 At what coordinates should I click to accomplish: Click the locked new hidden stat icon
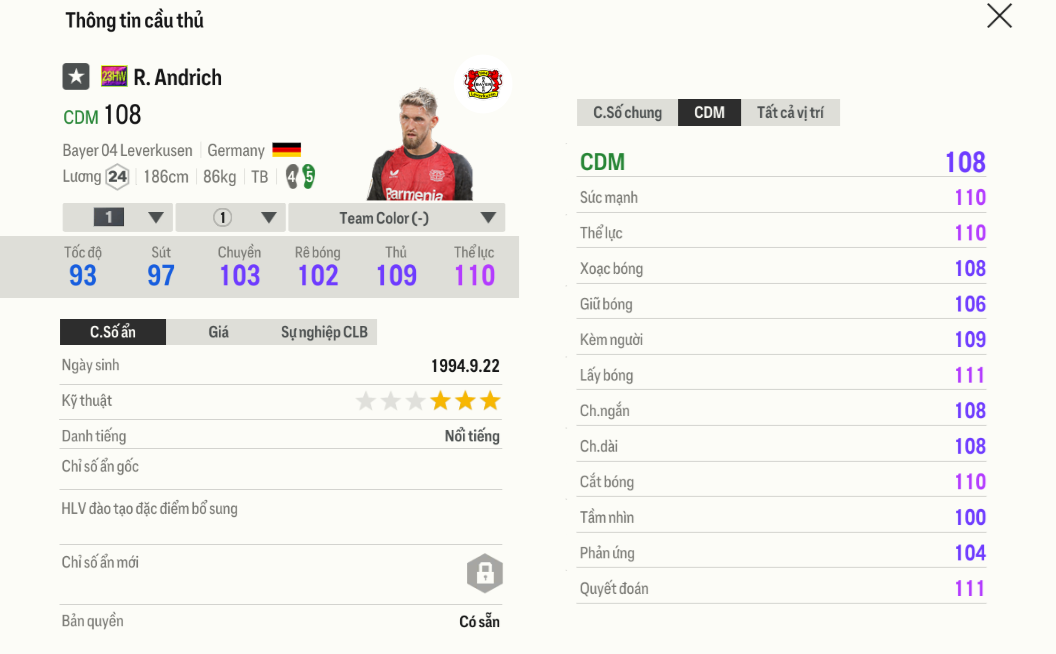pos(484,573)
